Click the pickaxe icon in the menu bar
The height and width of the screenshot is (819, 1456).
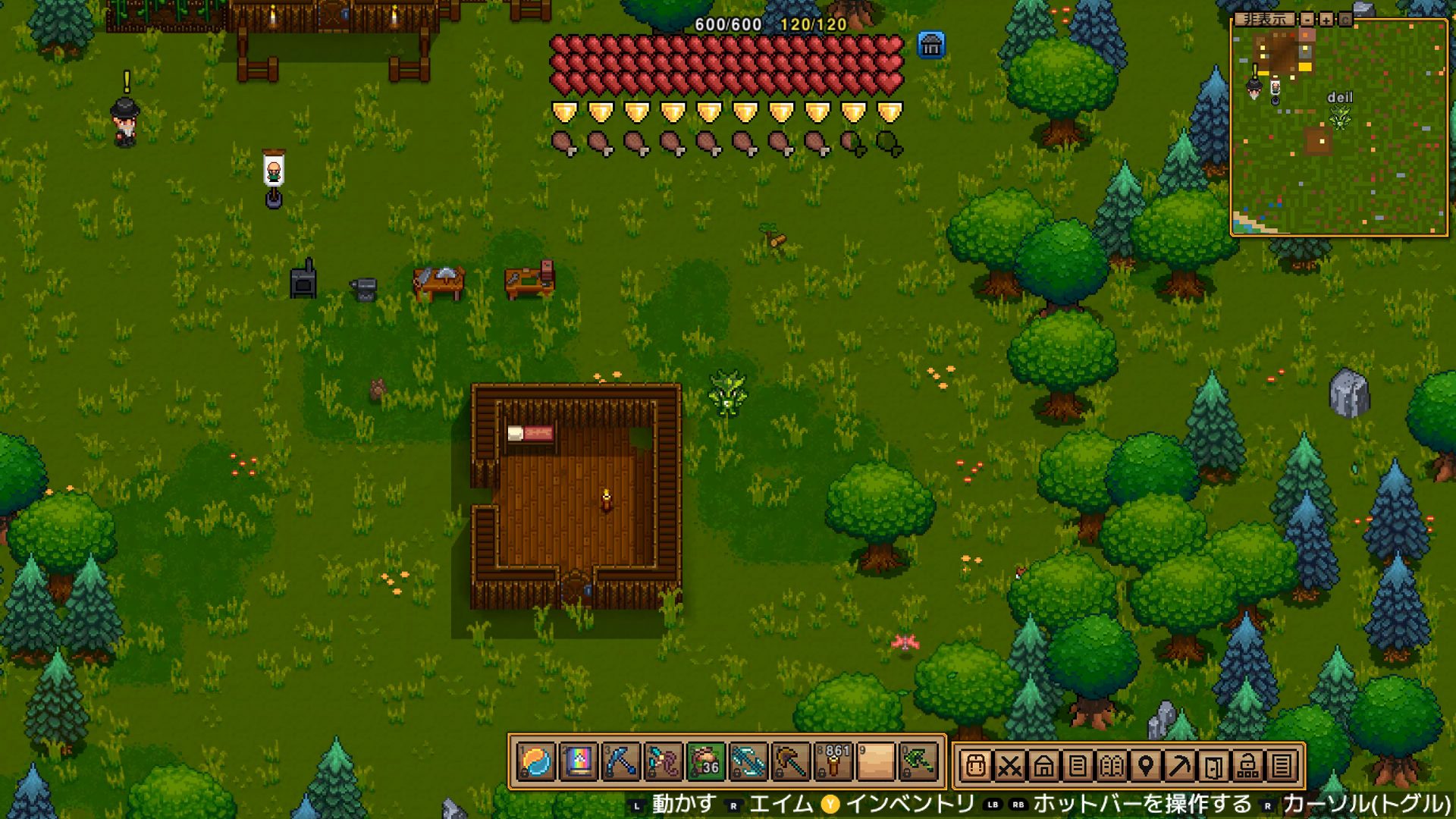pyautogui.click(x=1180, y=767)
